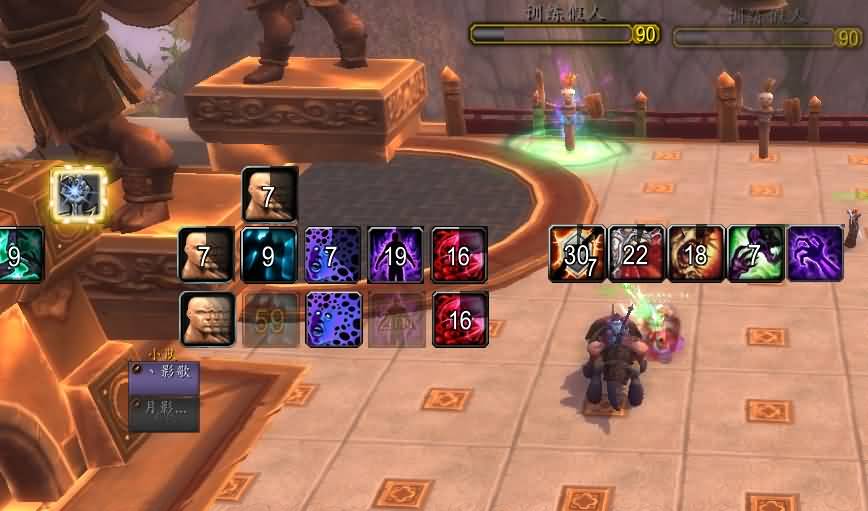Select the faded icon showing 59

tap(269, 319)
